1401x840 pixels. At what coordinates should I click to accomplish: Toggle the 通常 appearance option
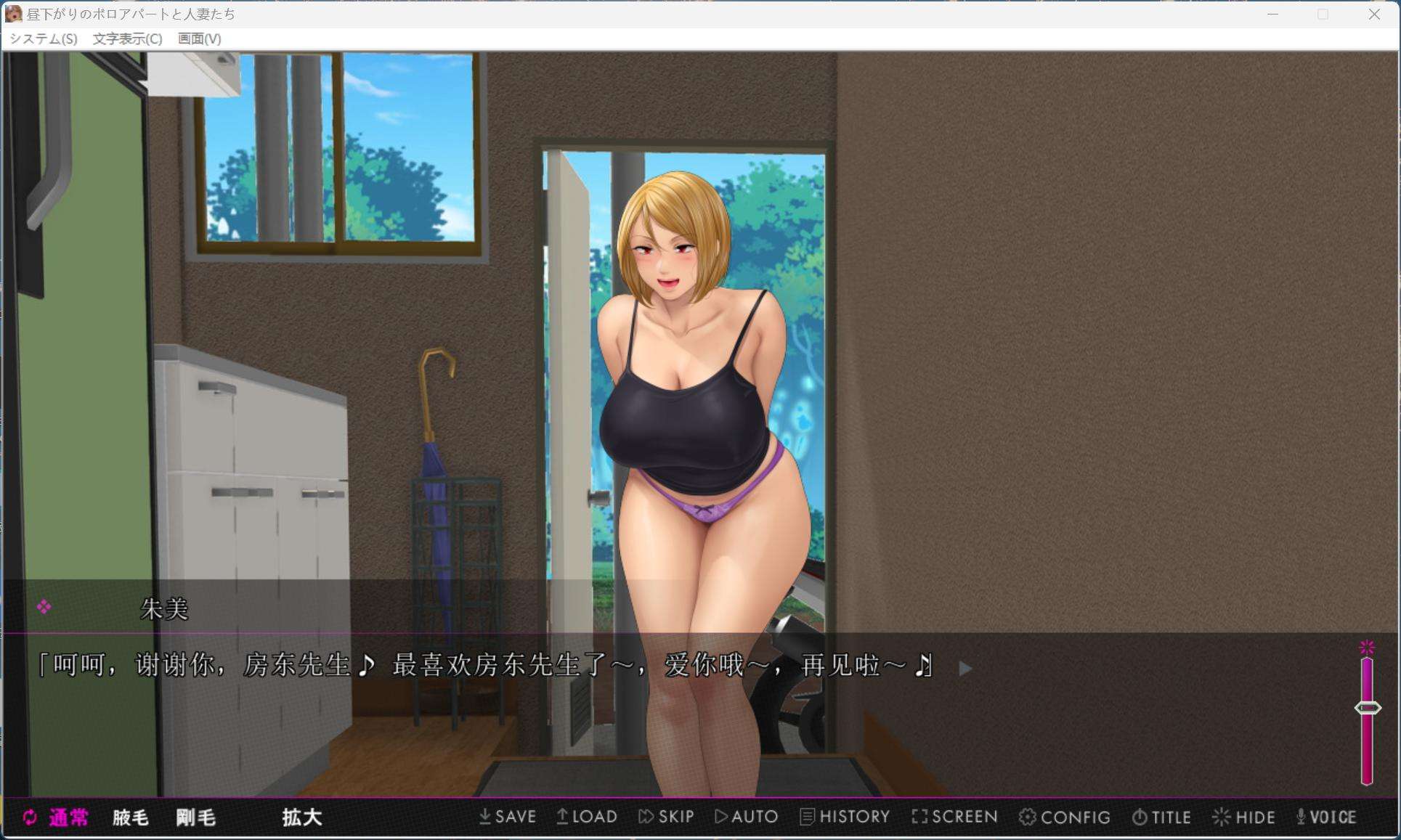68,817
